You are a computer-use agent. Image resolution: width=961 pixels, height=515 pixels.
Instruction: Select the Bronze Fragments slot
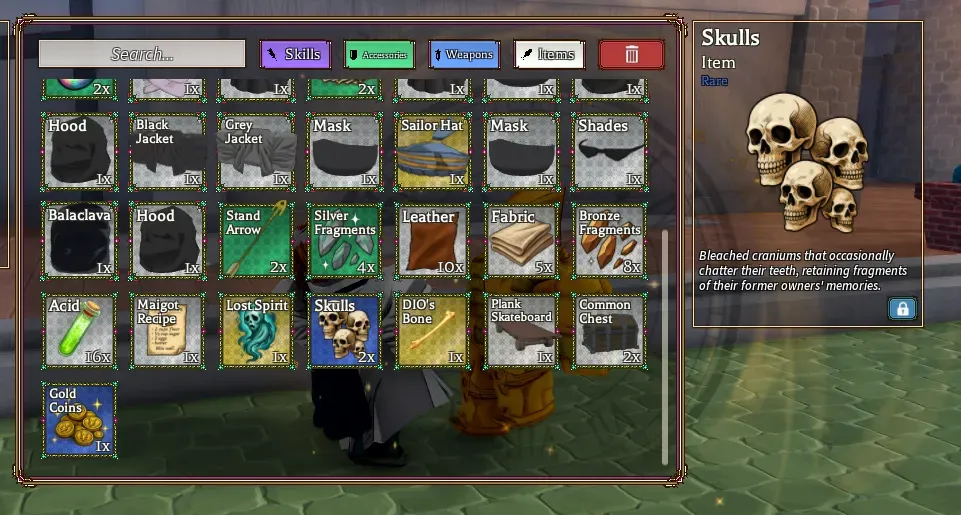[x=610, y=241]
